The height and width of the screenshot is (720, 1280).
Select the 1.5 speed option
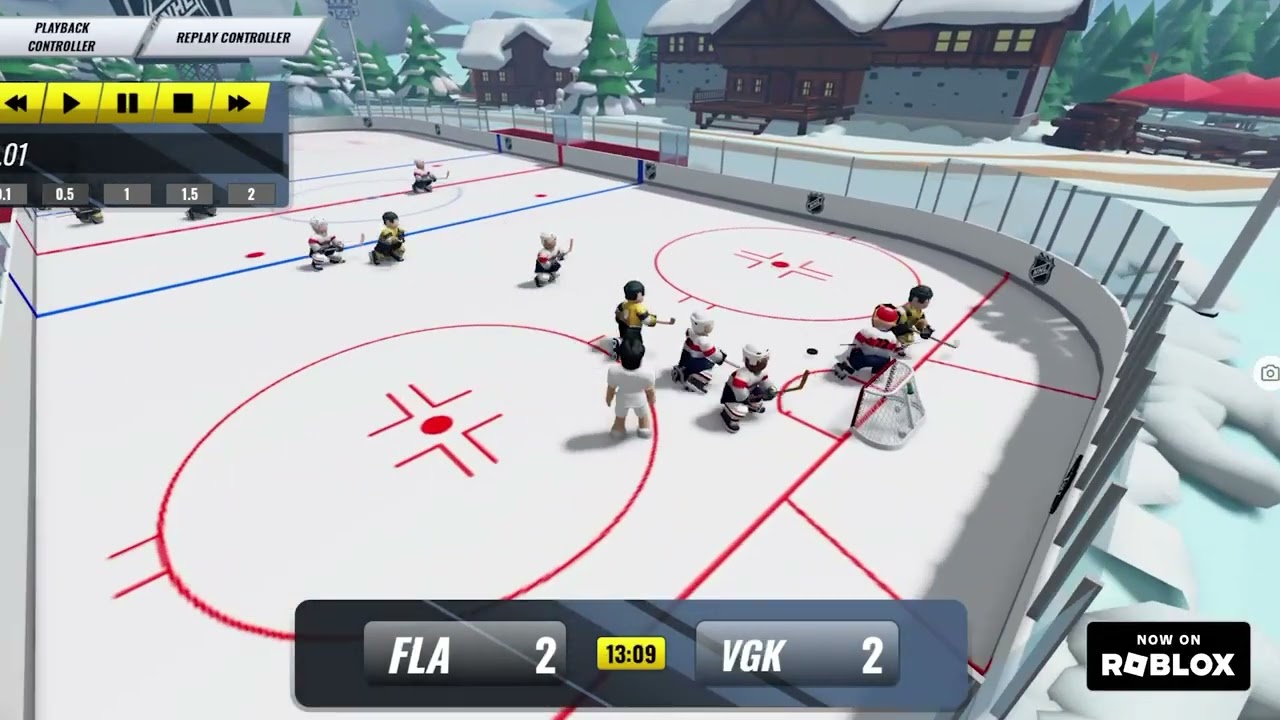pos(188,194)
